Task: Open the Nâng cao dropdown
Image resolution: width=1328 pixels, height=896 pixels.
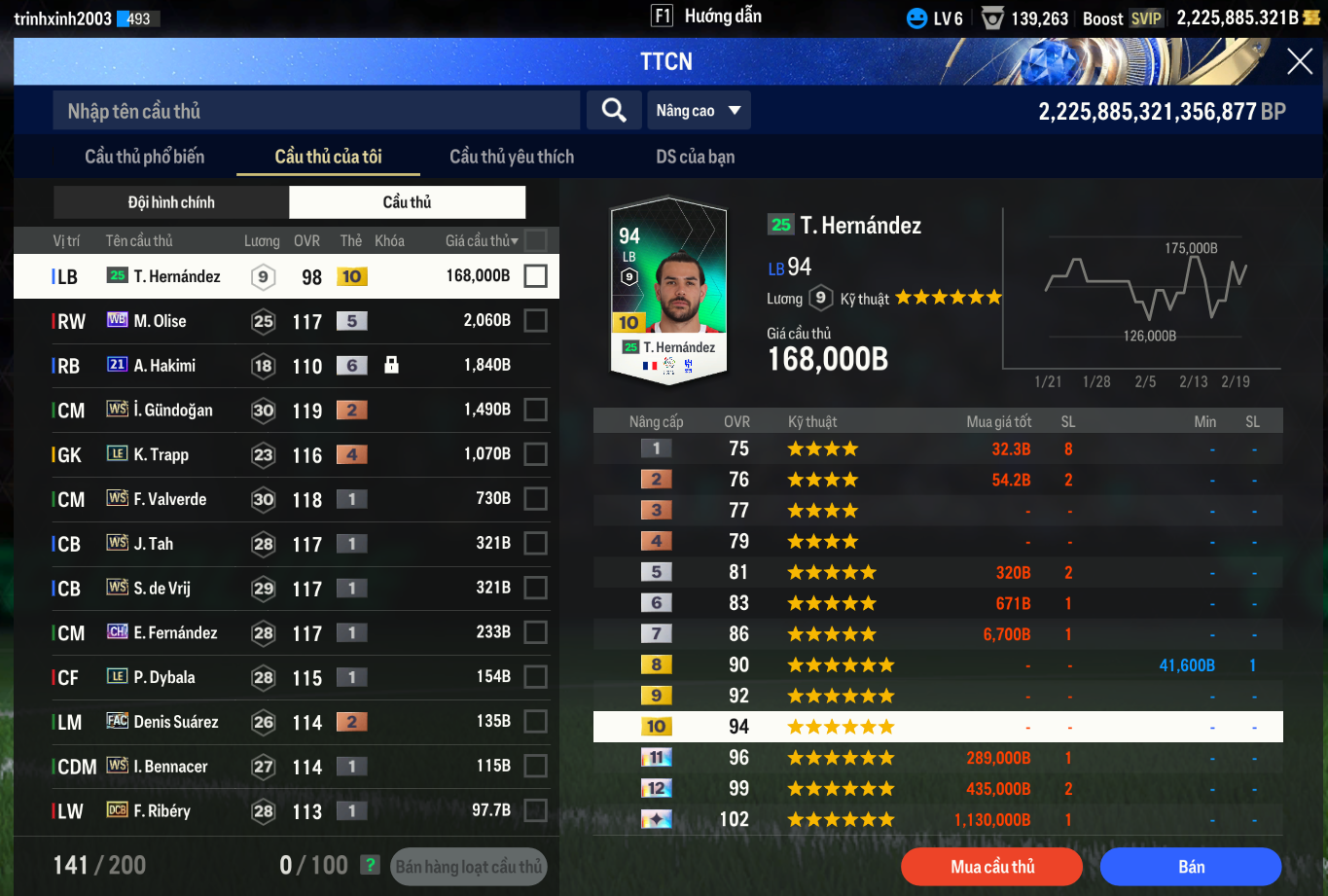Action: click(699, 111)
